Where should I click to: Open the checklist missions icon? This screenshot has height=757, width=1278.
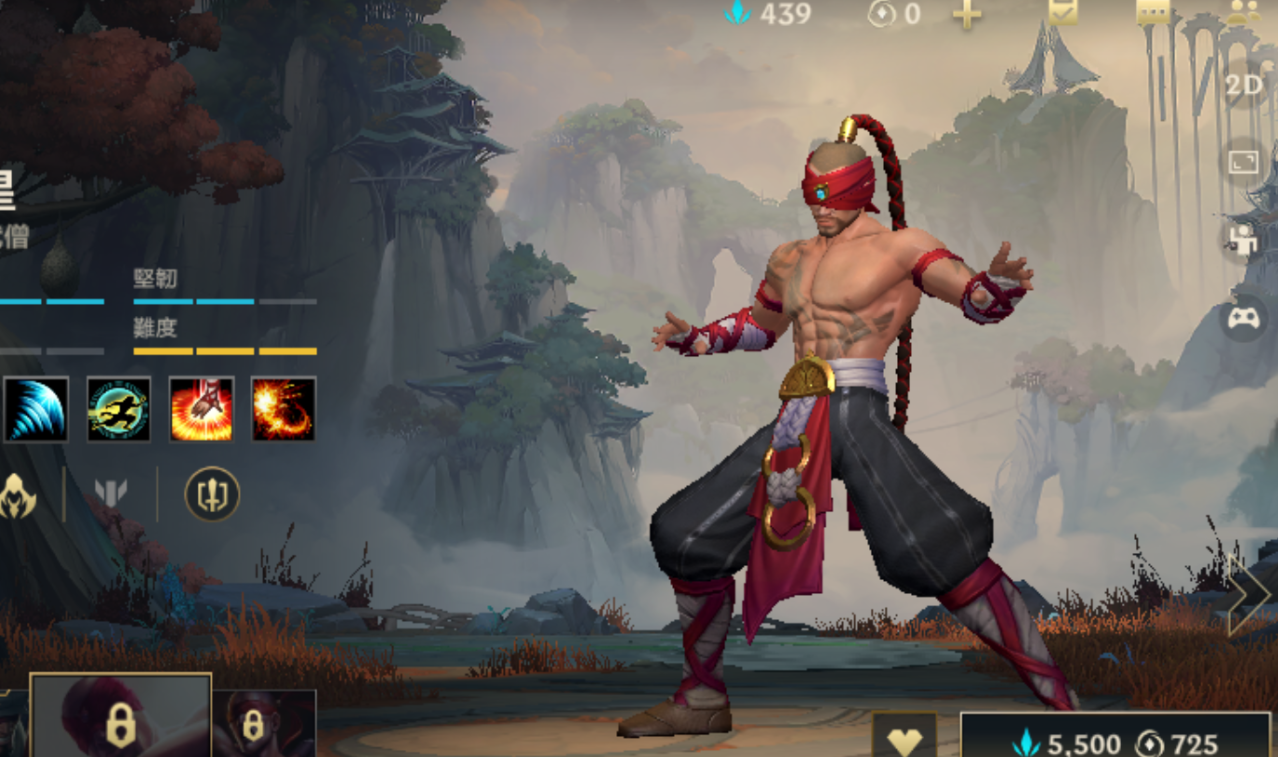point(1063,11)
